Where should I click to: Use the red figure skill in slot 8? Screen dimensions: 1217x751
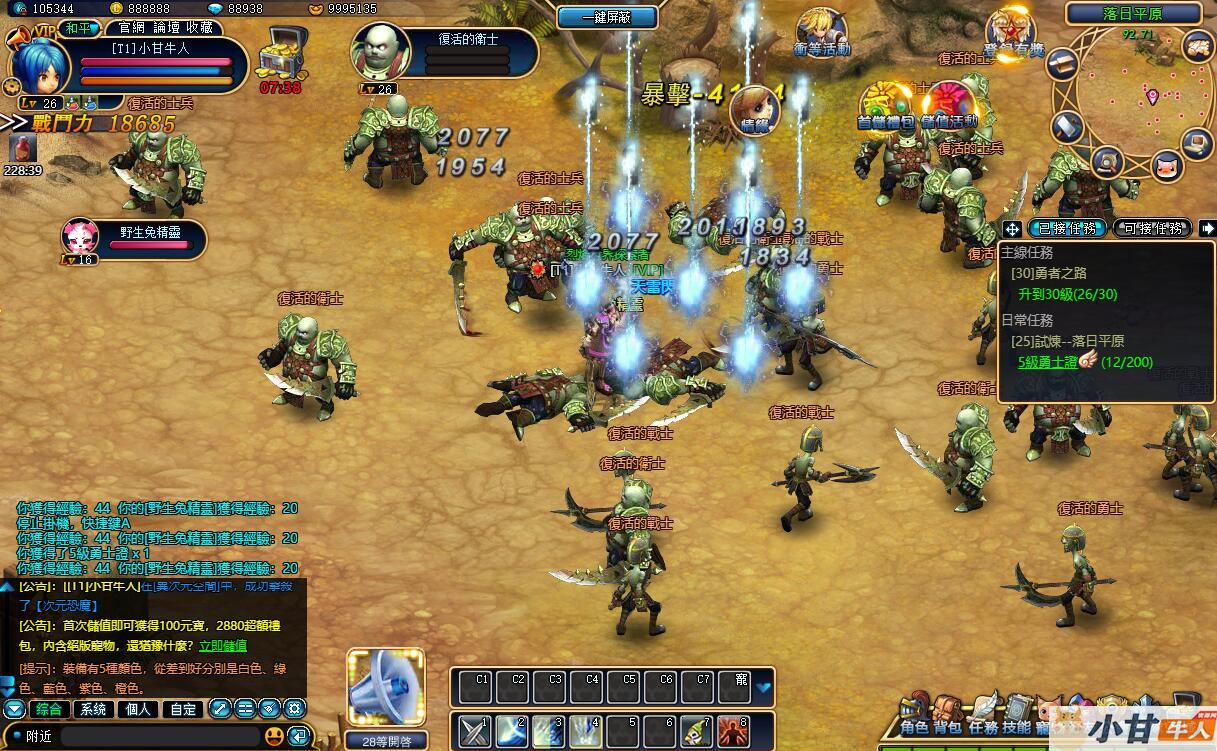(x=733, y=731)
